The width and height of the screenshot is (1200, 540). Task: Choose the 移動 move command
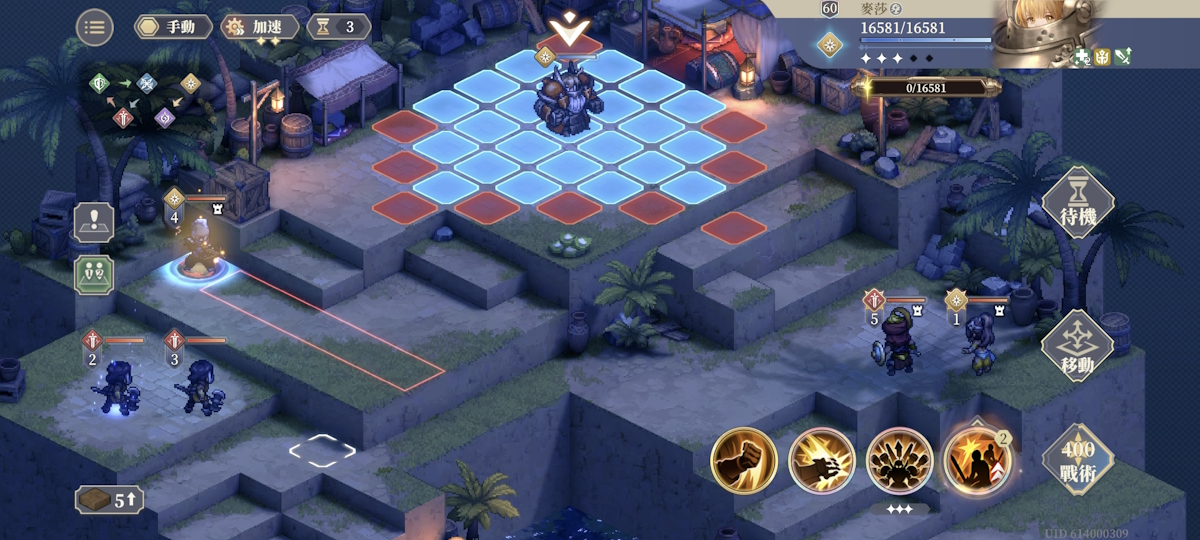[1077, 347]
